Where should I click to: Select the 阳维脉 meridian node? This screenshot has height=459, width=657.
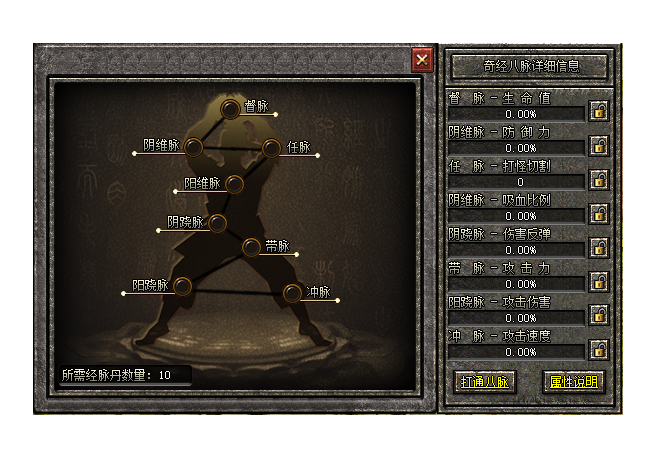[x=234, y=184]
